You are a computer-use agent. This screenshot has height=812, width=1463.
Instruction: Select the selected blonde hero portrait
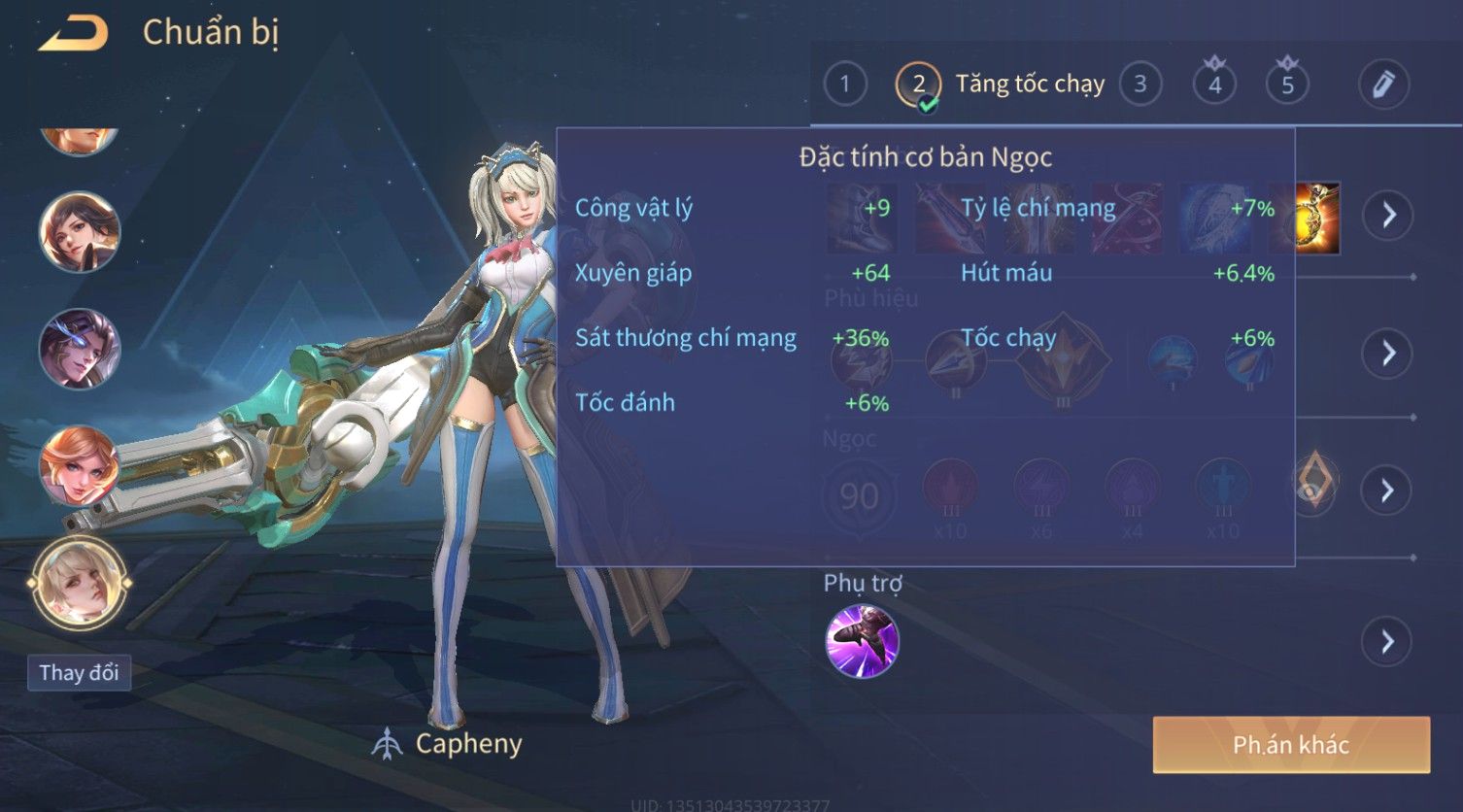[x=79, y=583]
